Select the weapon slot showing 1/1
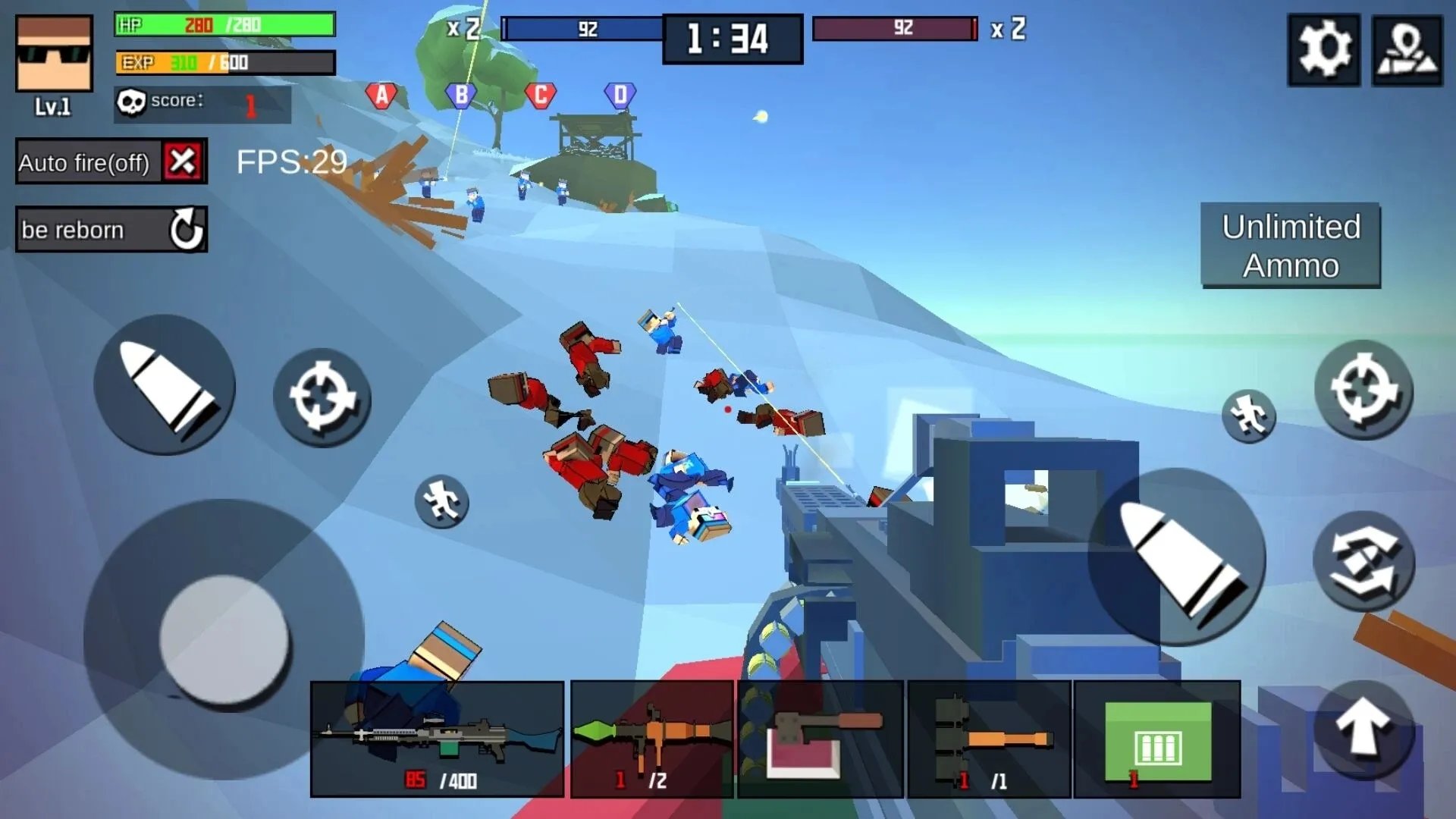The width and height of the screenshot is (1456, 819). pos(989,739)
